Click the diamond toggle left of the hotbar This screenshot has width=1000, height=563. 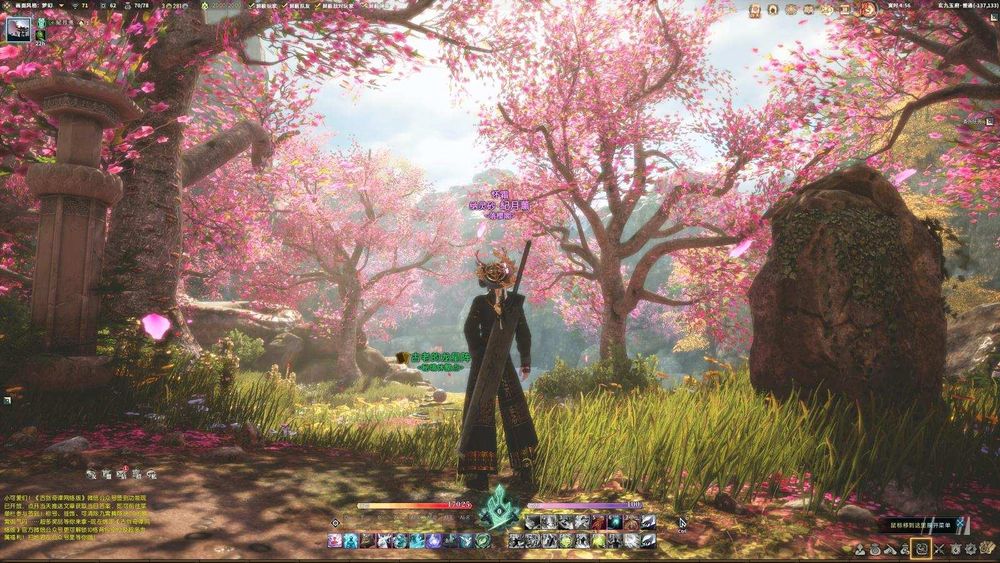pyautogui.click(x=335, y=522)
